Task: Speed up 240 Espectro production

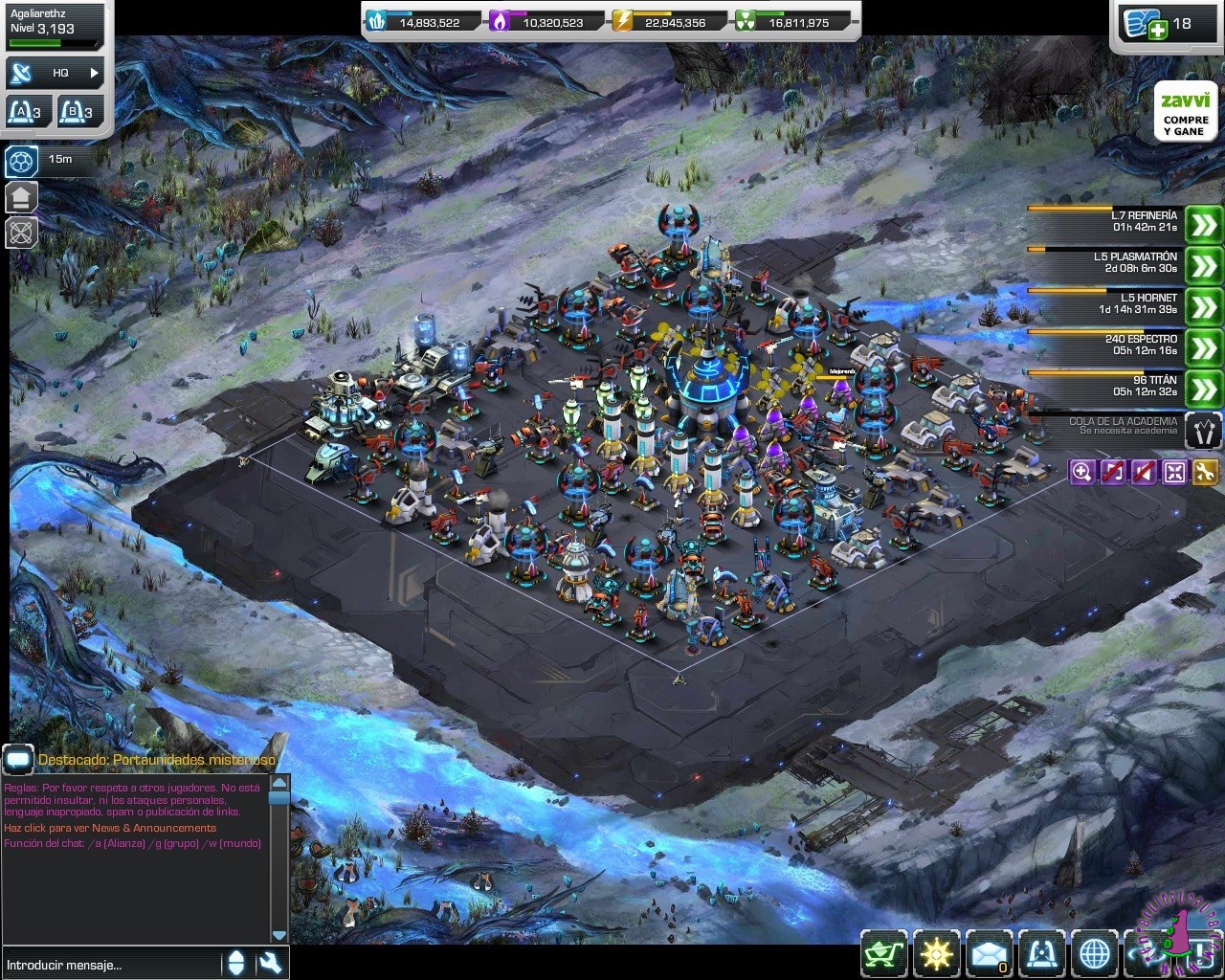Action: pyautogui.click(x=1203, y=348)
